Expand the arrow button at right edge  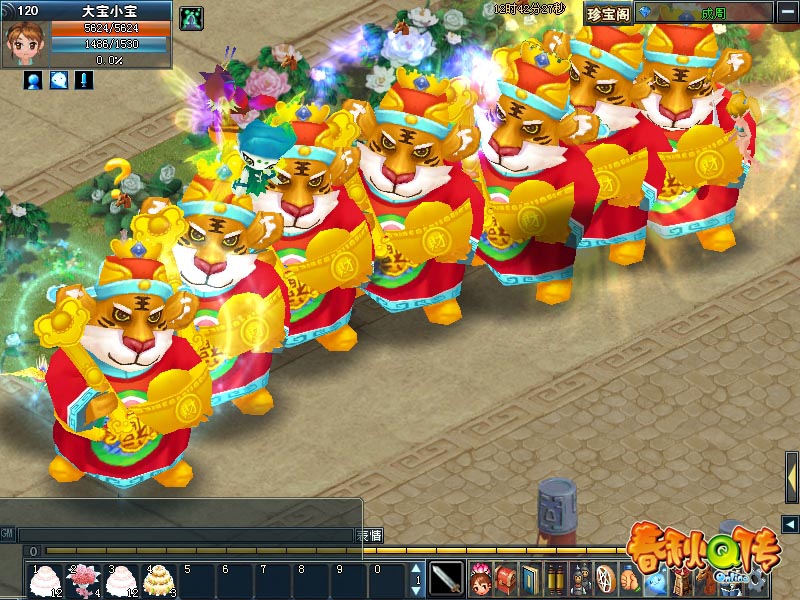(790, 524)
